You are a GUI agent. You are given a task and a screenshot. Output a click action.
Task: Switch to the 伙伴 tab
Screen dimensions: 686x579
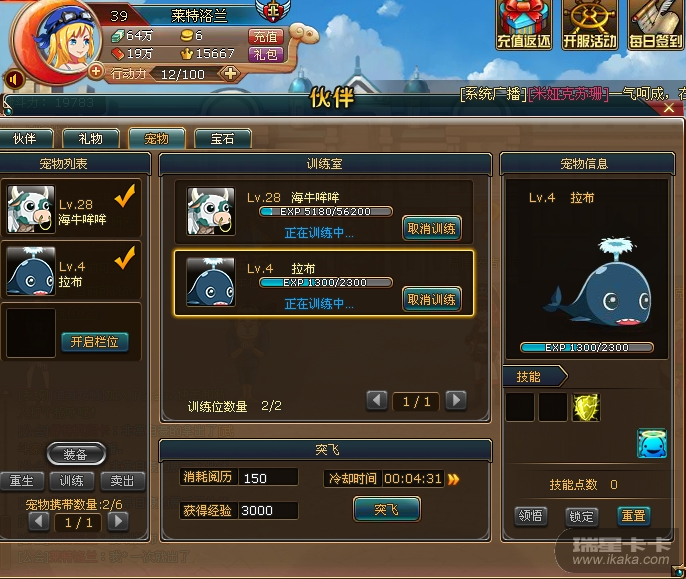coord(25,139)
